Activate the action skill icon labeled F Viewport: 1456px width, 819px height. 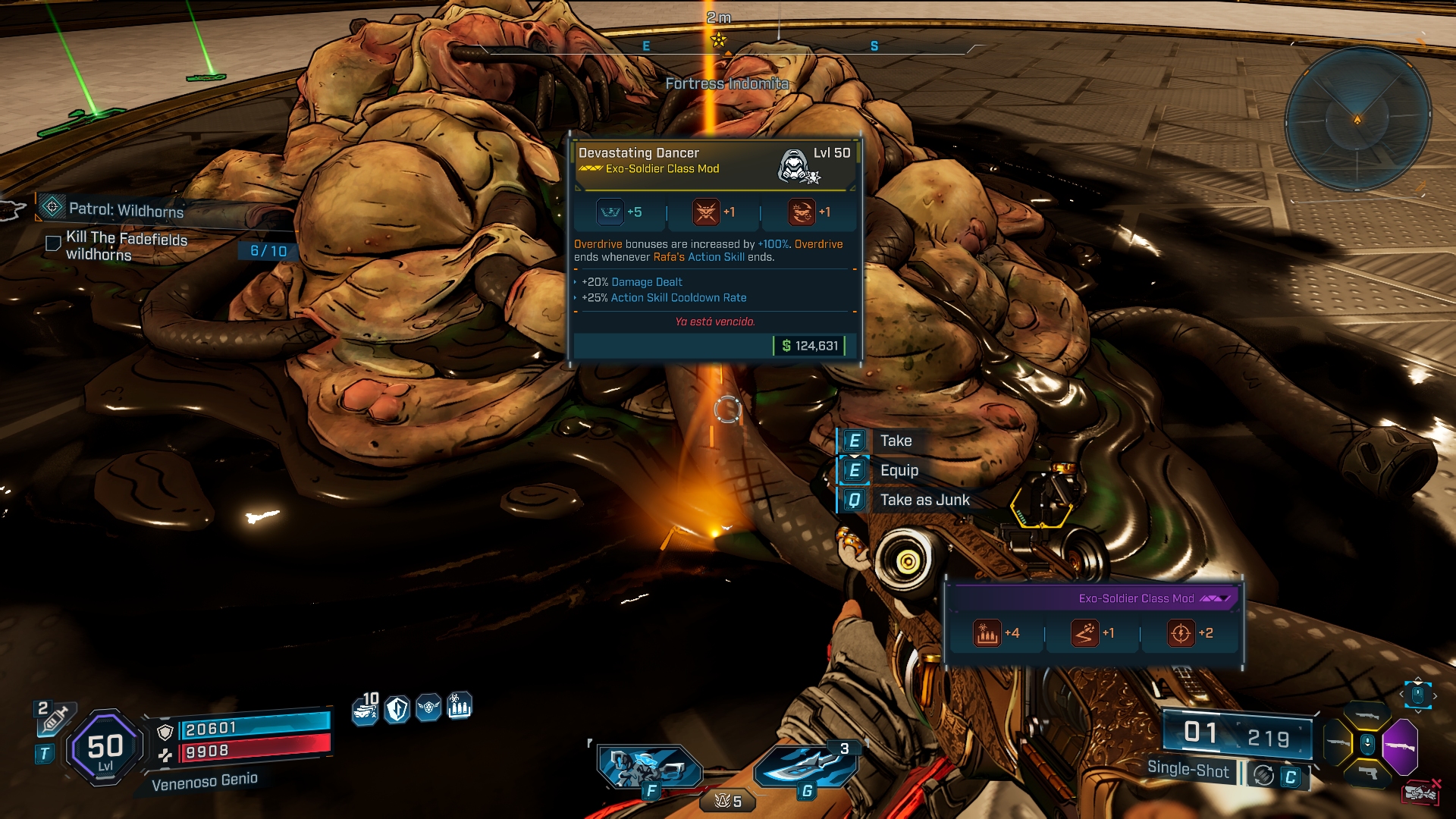pyautogui.click(x=649, y=767)
